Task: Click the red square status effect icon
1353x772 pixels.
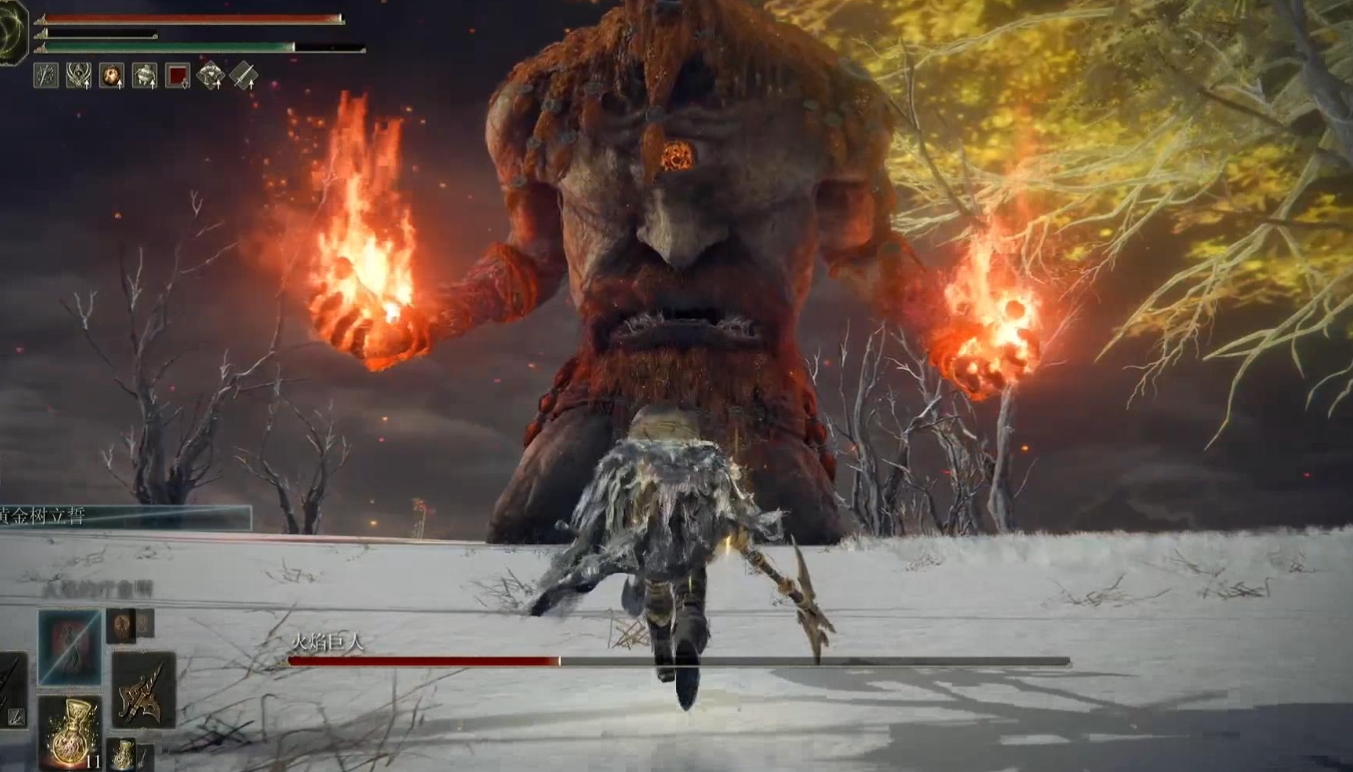Action: click(x=177, y=76)
